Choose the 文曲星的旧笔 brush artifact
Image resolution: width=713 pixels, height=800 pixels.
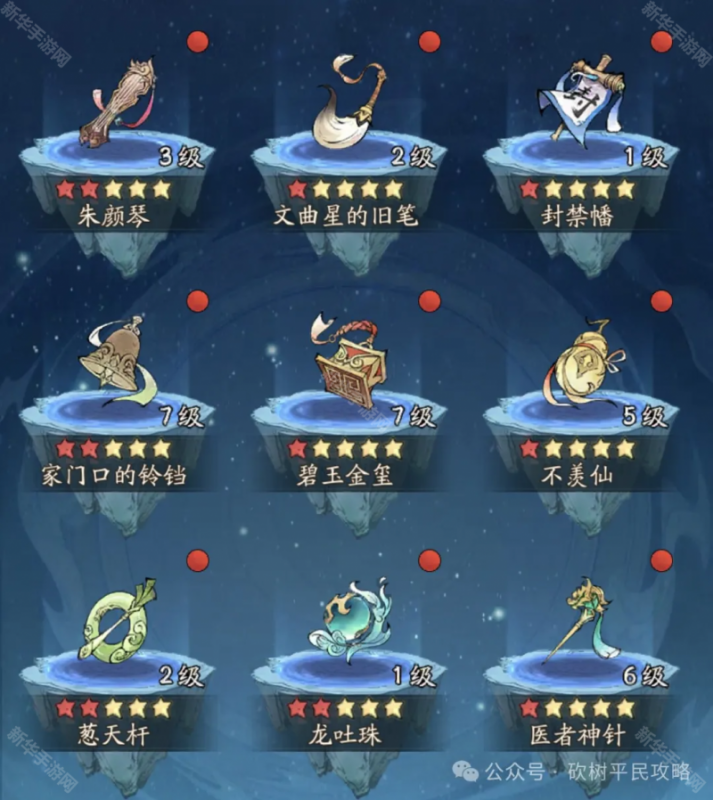point(350,105)
